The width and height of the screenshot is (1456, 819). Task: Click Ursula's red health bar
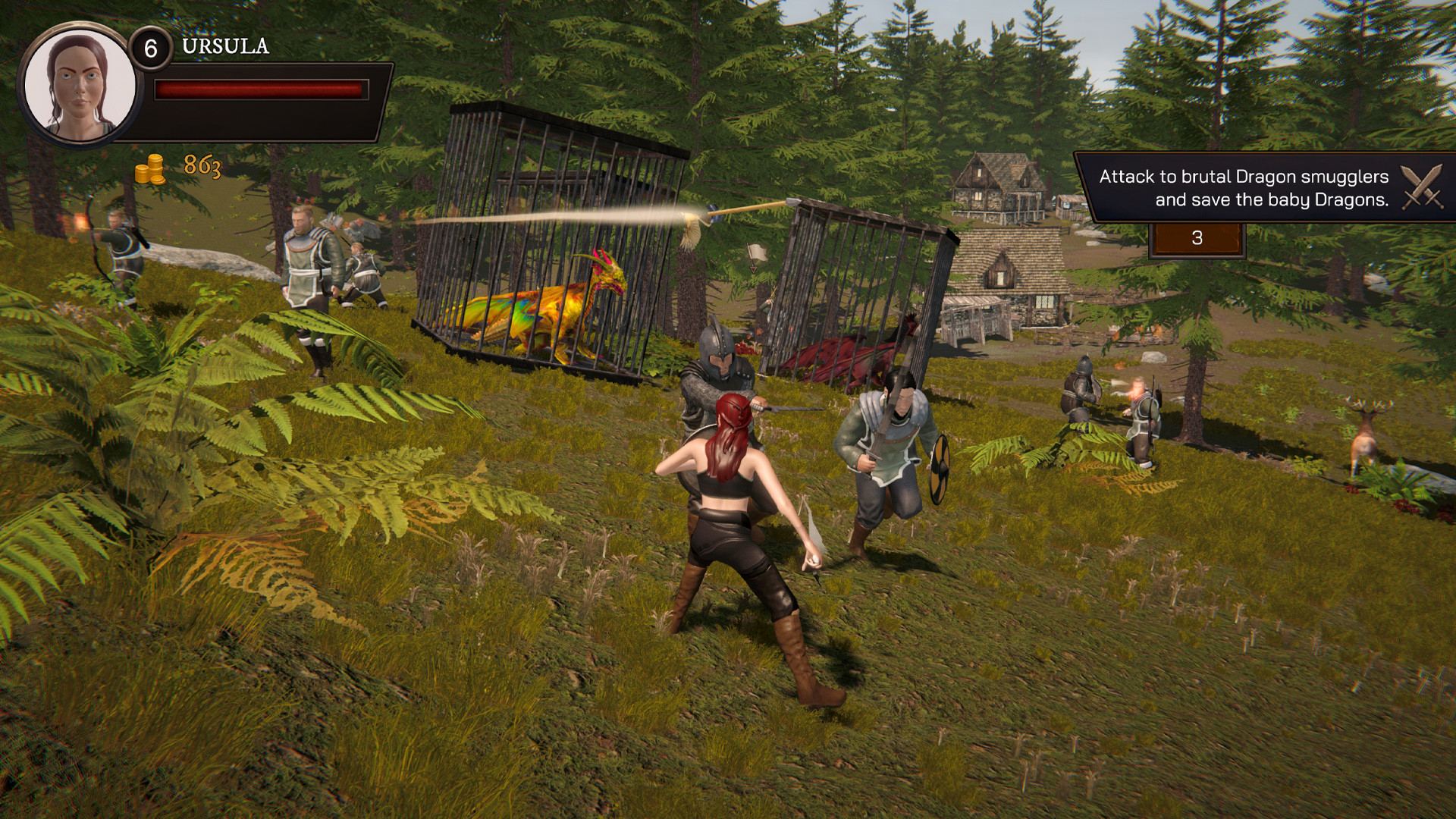click(262, 91)
